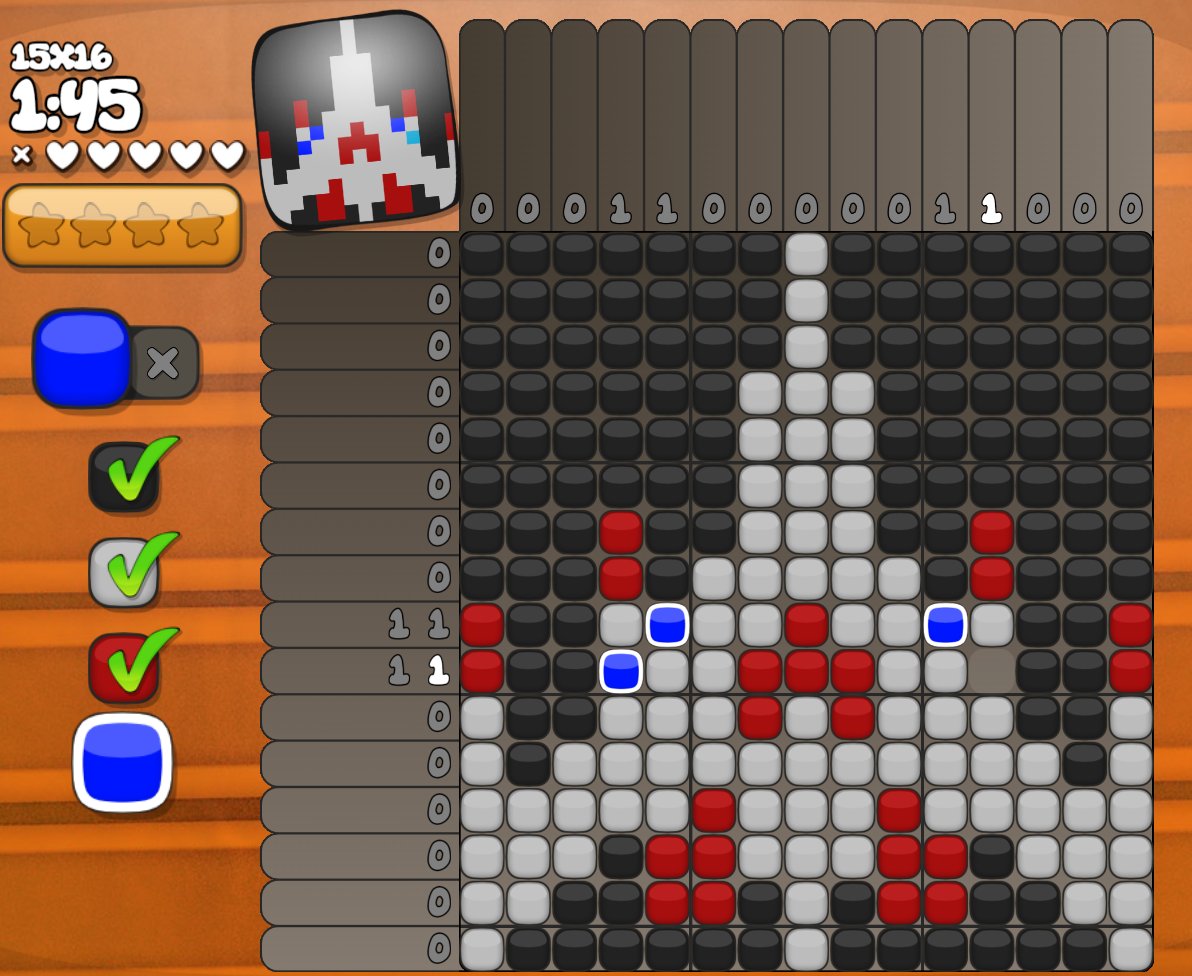The width and height of the screenshot is (1192, 976).
Task: Select the highlighted blue color swatch
Action: point(122,762)
